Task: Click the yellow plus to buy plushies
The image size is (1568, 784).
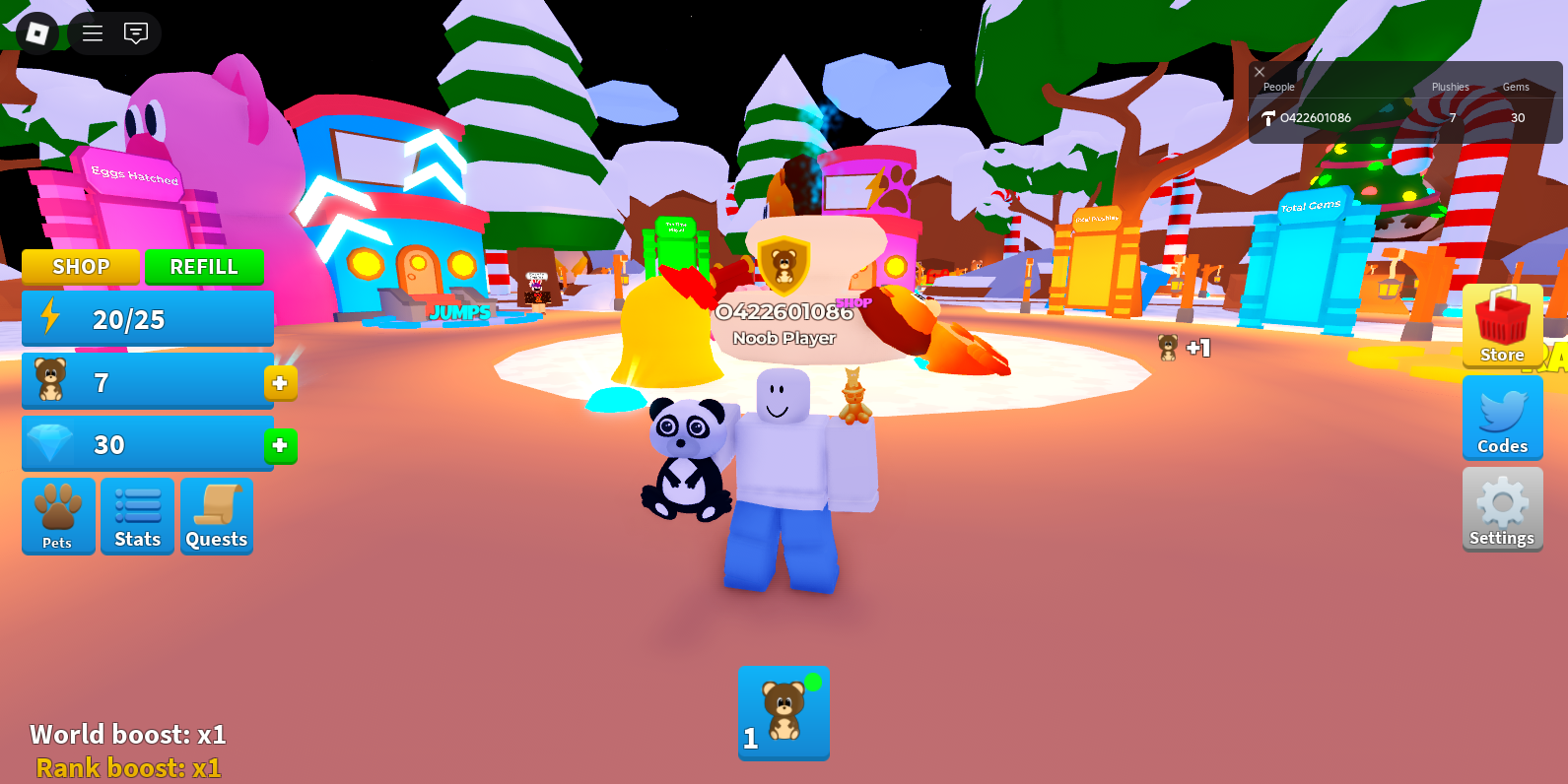Action: point(281,383)
